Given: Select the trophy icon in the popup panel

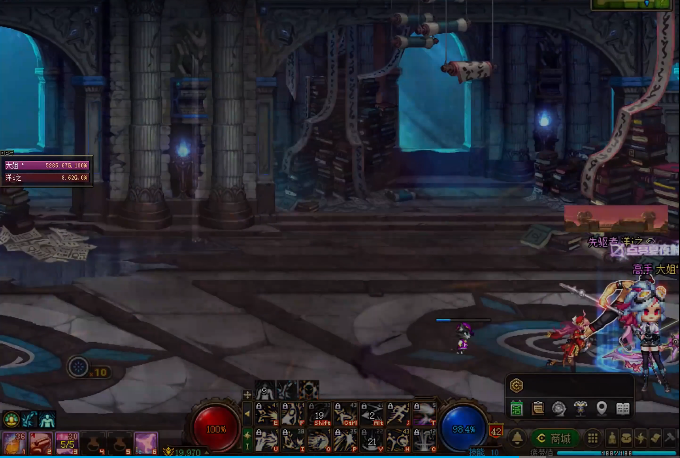Looking at the screenshot, I should (x=581, y=408).
